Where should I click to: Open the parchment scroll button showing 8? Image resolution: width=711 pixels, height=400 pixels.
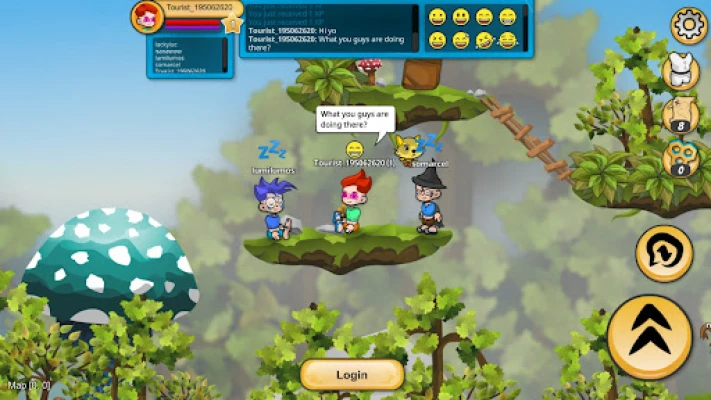pyautogui.click(x=681, y=115)
